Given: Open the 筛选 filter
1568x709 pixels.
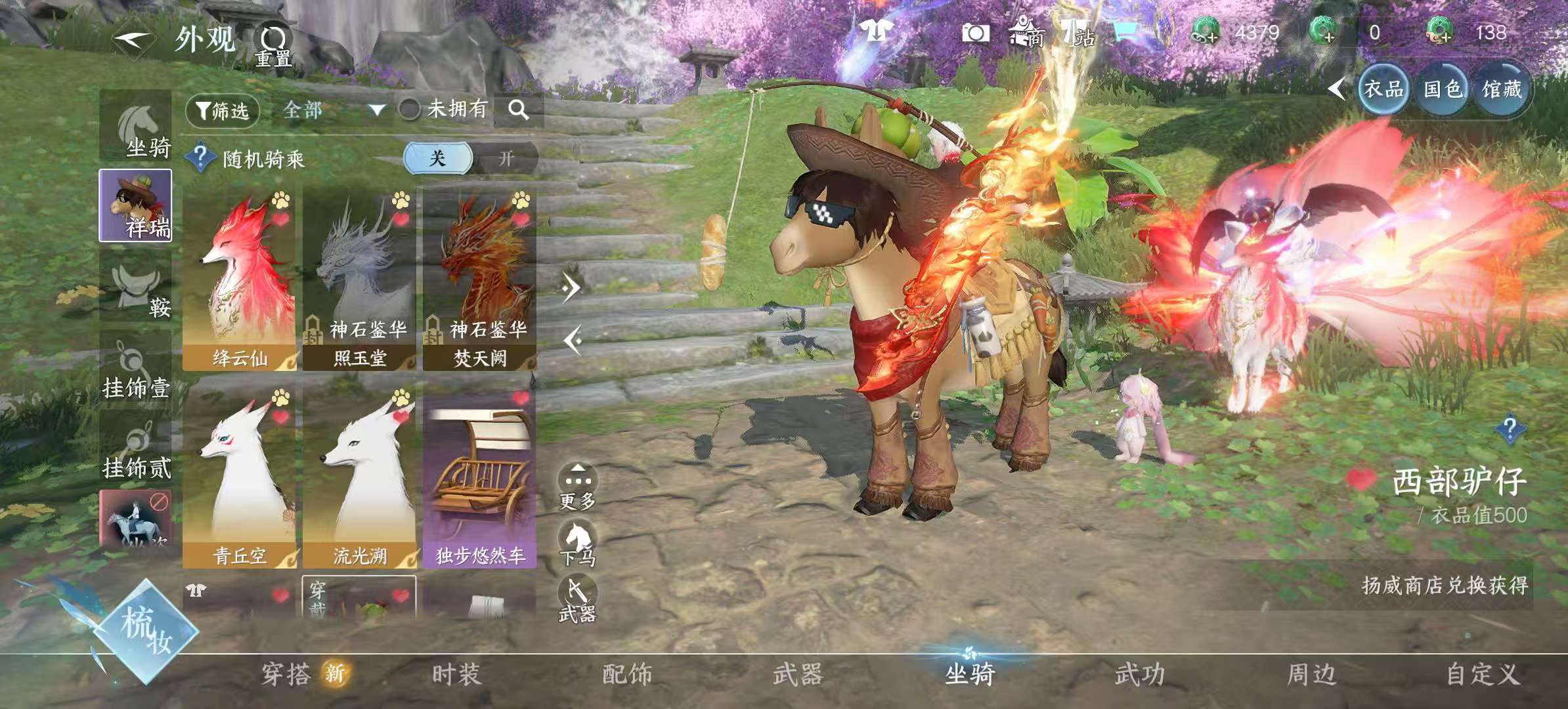Looking at the screenshot, I should 223,110.
